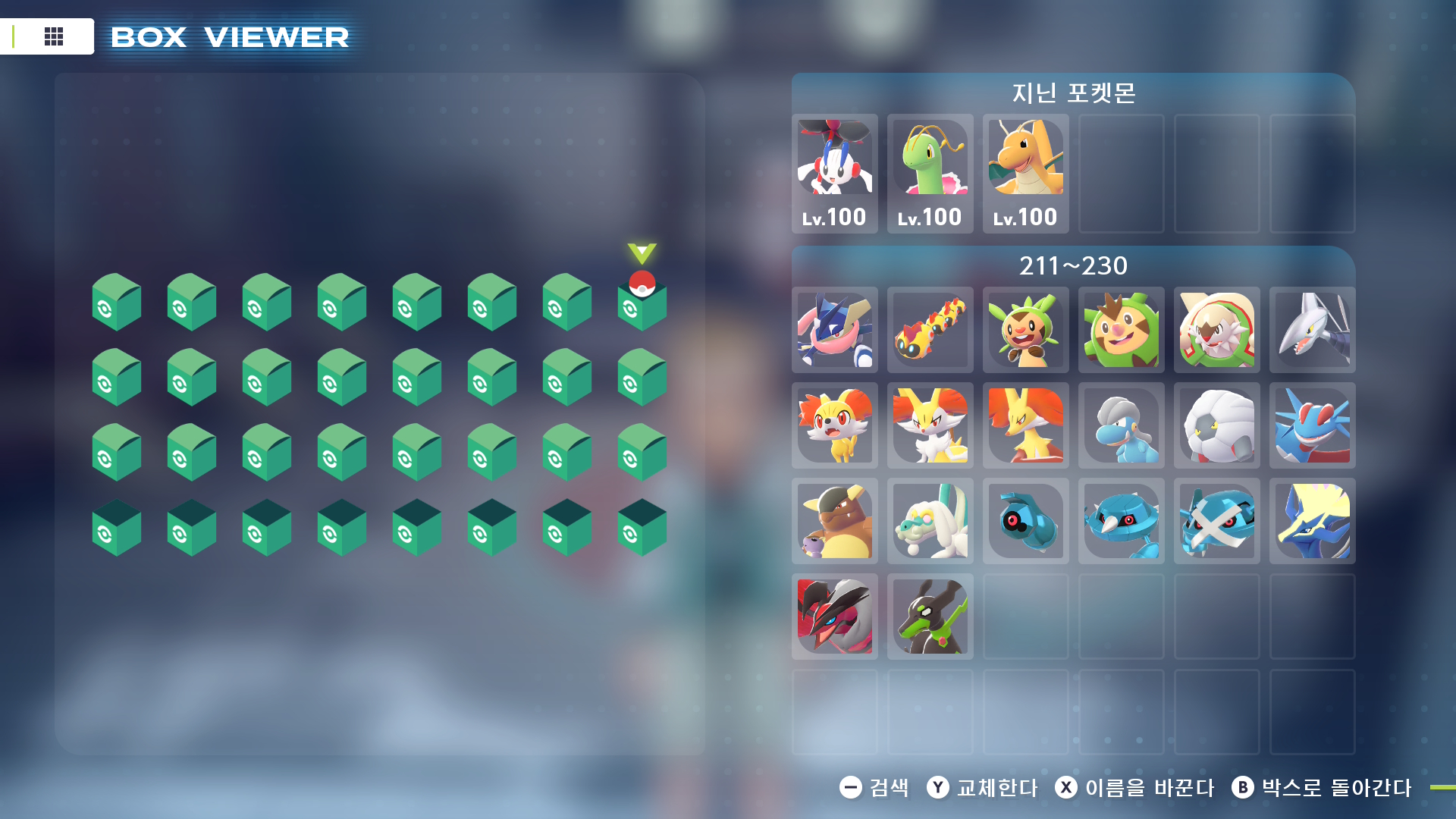The width and height of the screenshot is (1456, 819).
Task: Select Fennekin in the box
Action: [834, 425]
